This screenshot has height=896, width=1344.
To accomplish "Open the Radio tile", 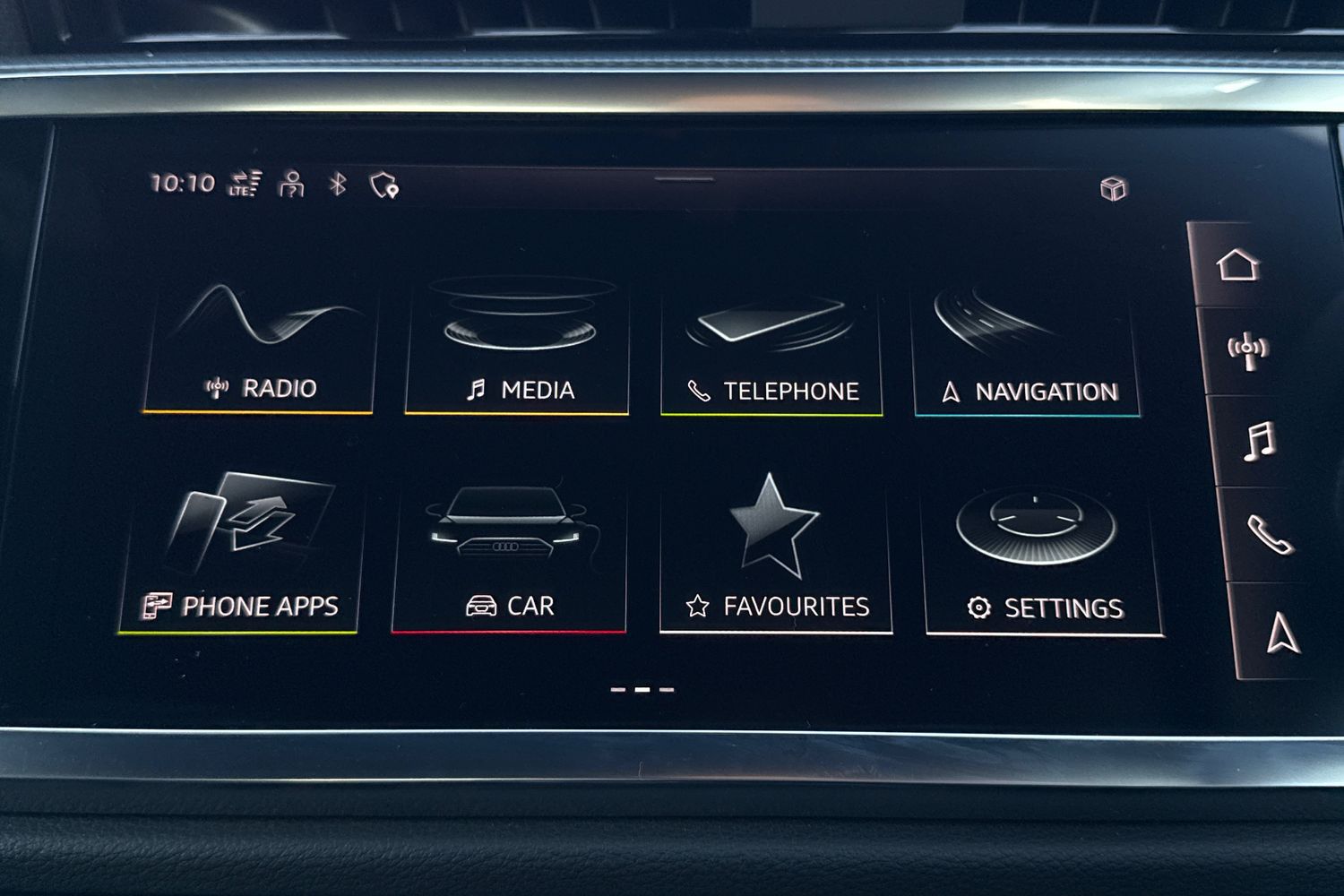I will click(260, 349).
